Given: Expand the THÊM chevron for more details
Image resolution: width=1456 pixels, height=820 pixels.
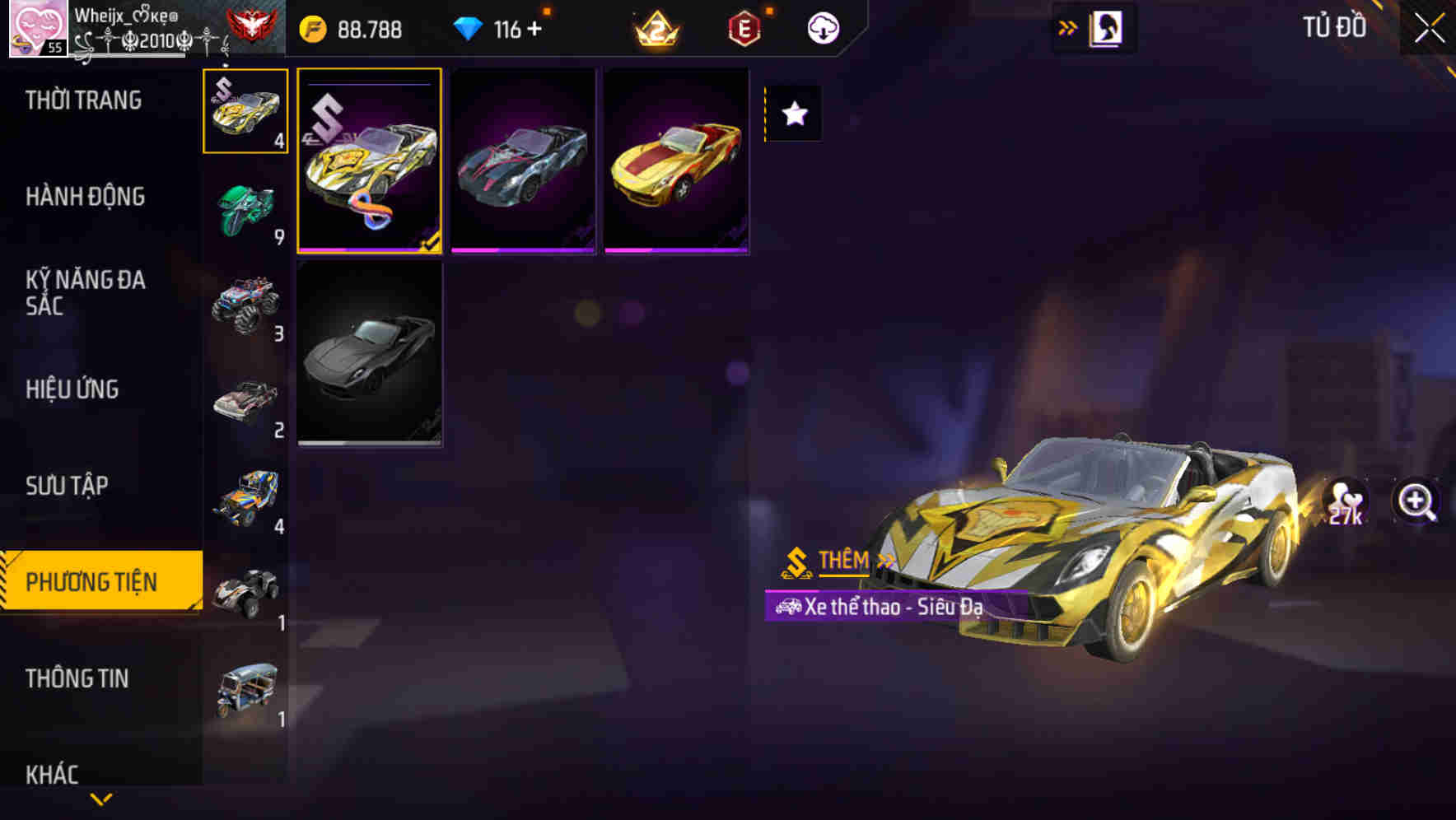Looking at the screenshot, I should pyautogui.click(x=884, y=562).
